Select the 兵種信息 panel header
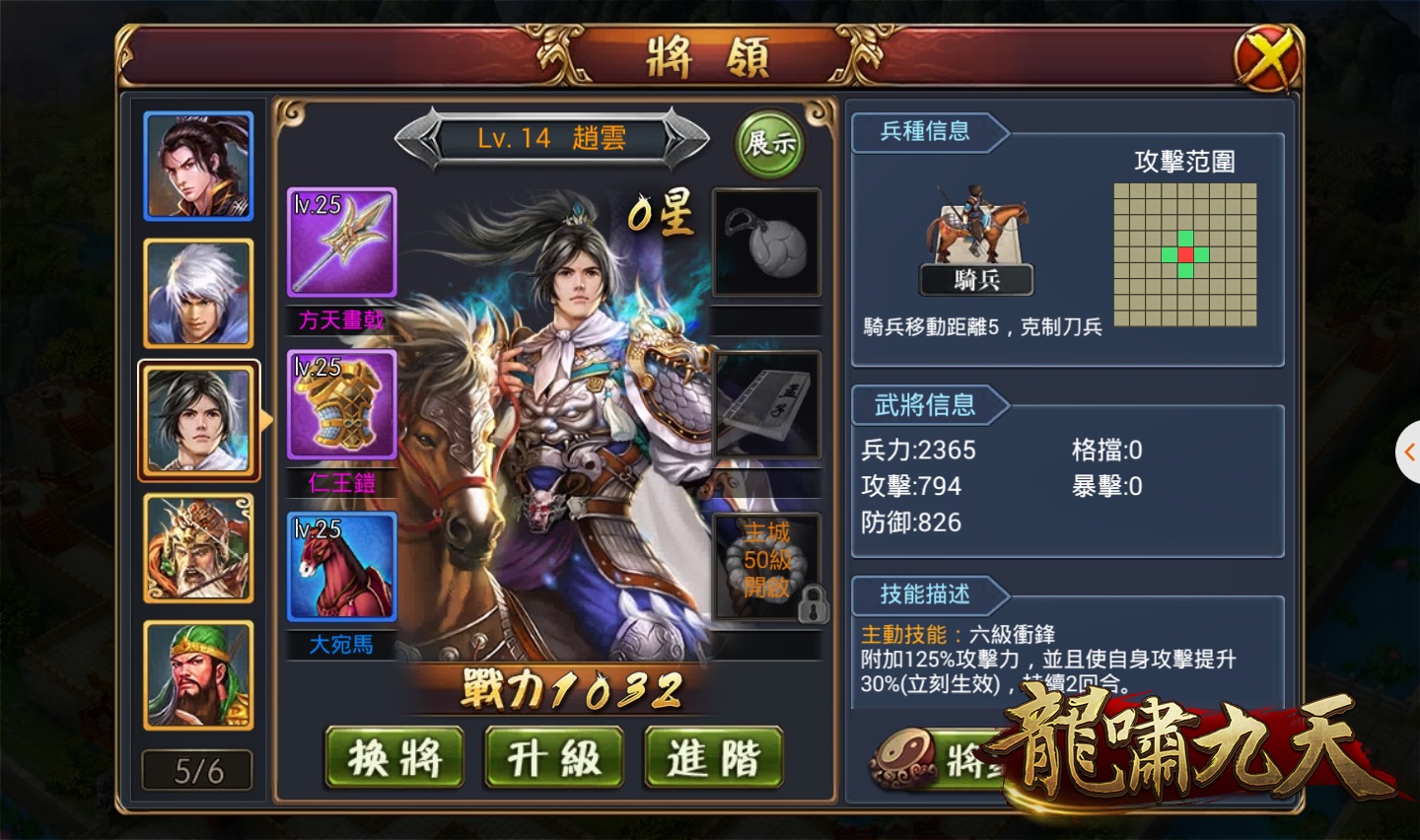The width and height of the screenshot is (1420, 840). click(x=925, y=133)
